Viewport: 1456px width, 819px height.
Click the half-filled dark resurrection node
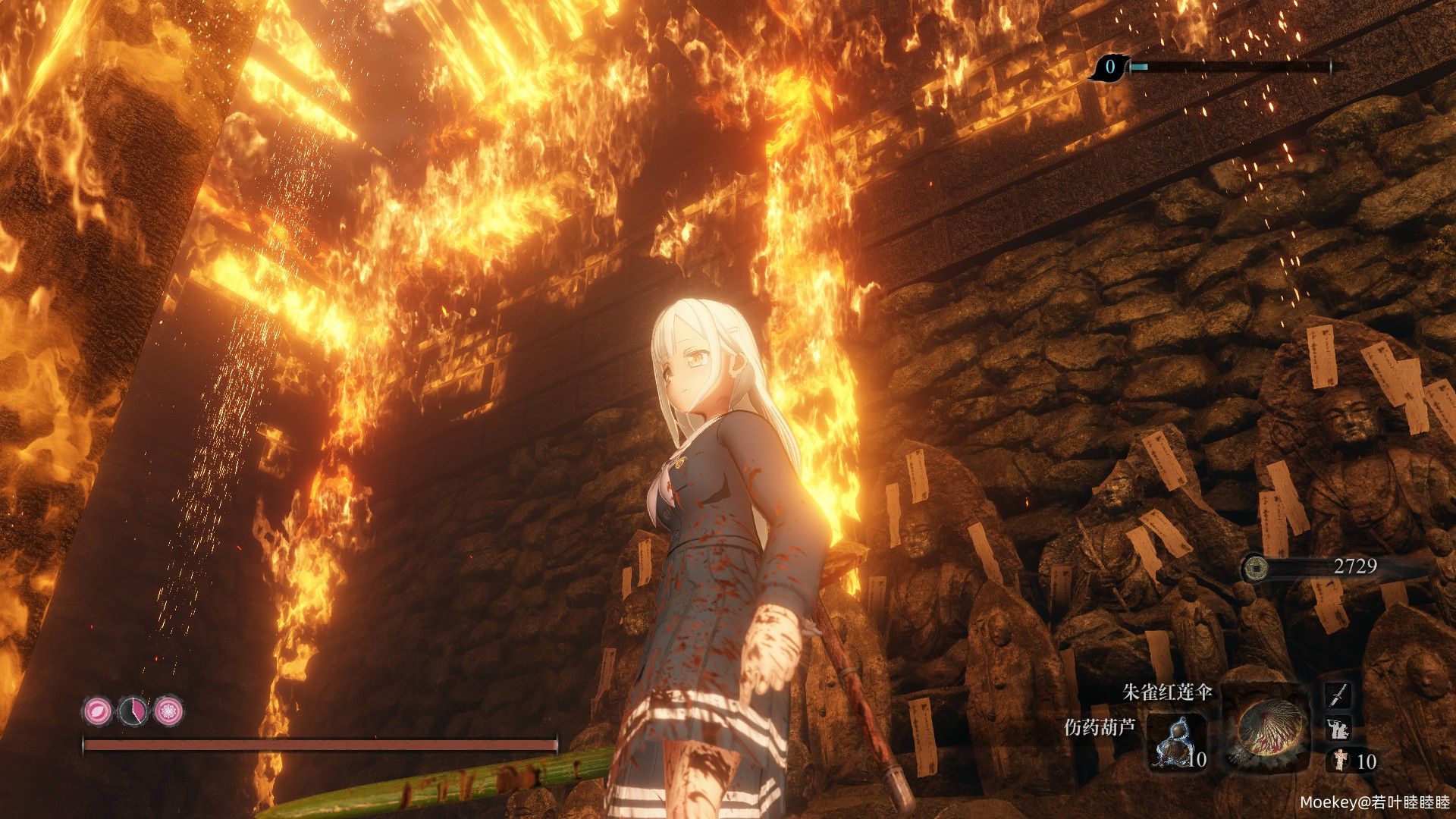click(133, 711)
